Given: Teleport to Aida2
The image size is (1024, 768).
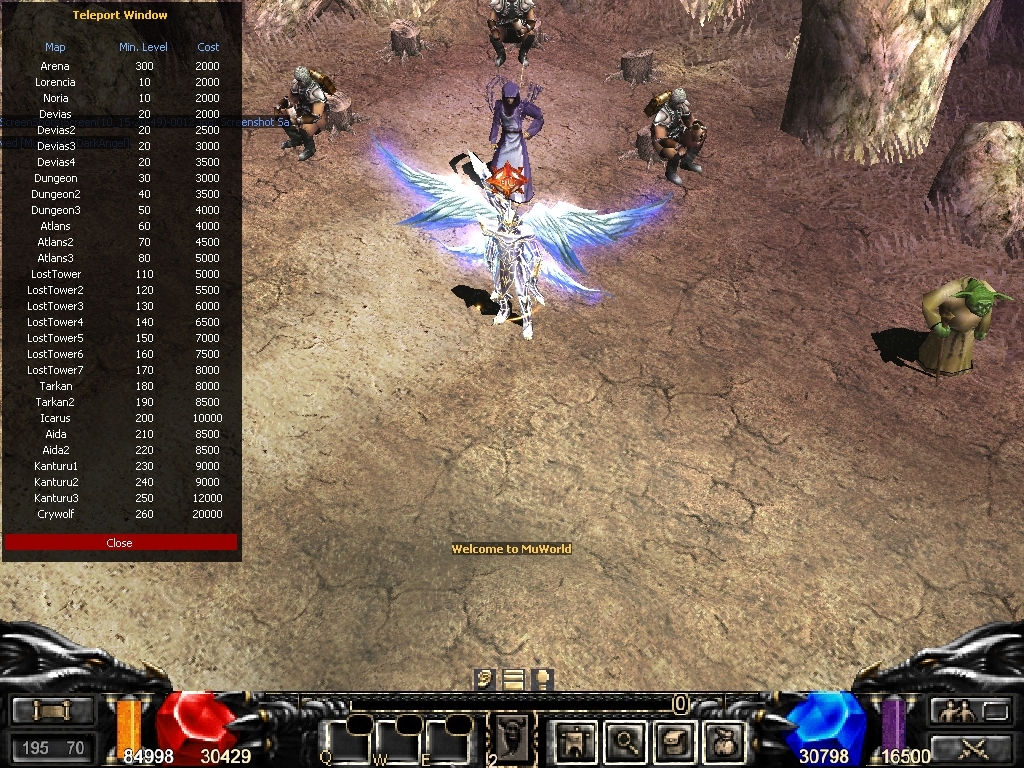Looking at the screenshot, I should (x=56, y=450).
